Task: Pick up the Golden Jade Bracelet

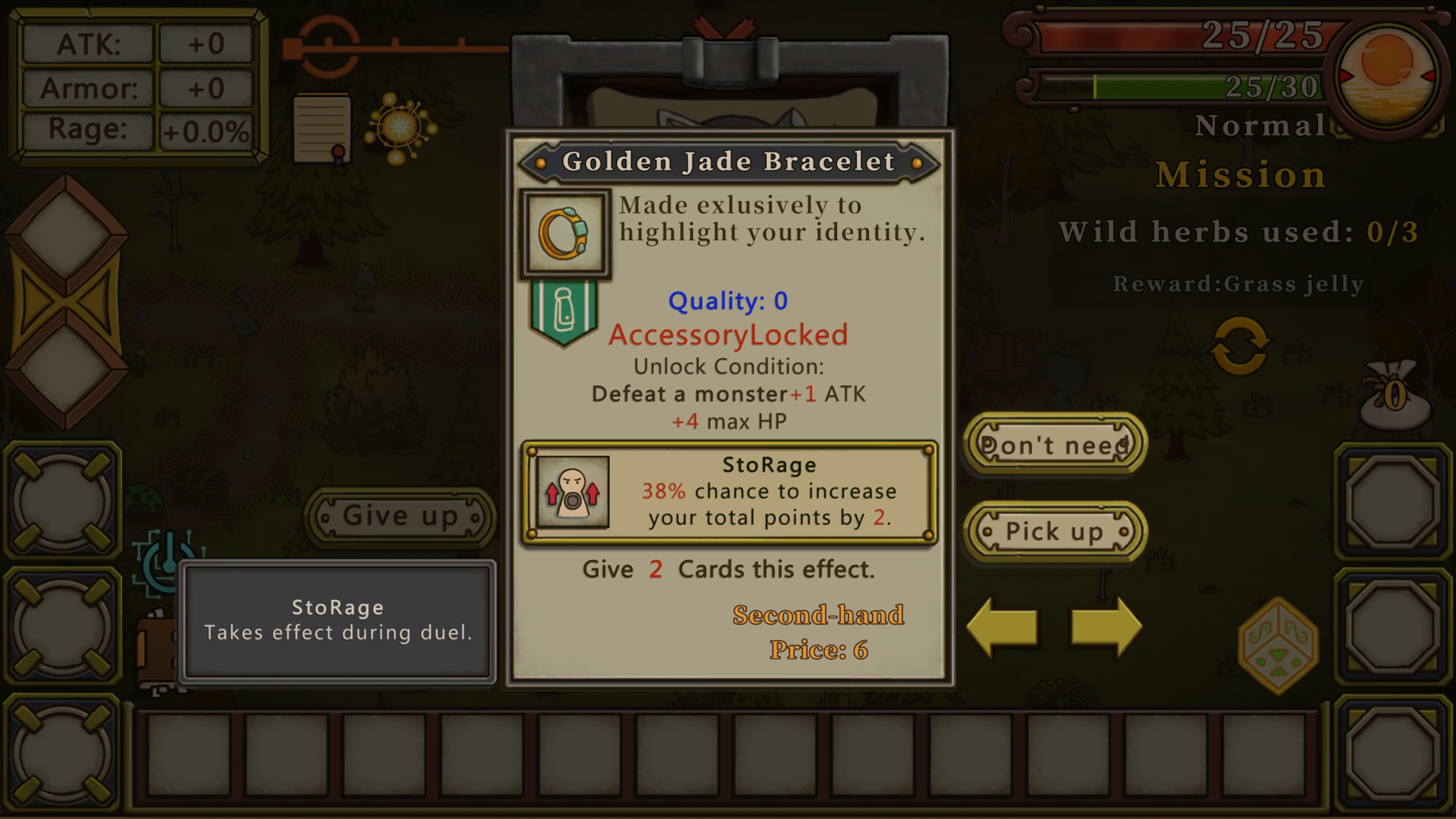Action: pos(1054,531)
